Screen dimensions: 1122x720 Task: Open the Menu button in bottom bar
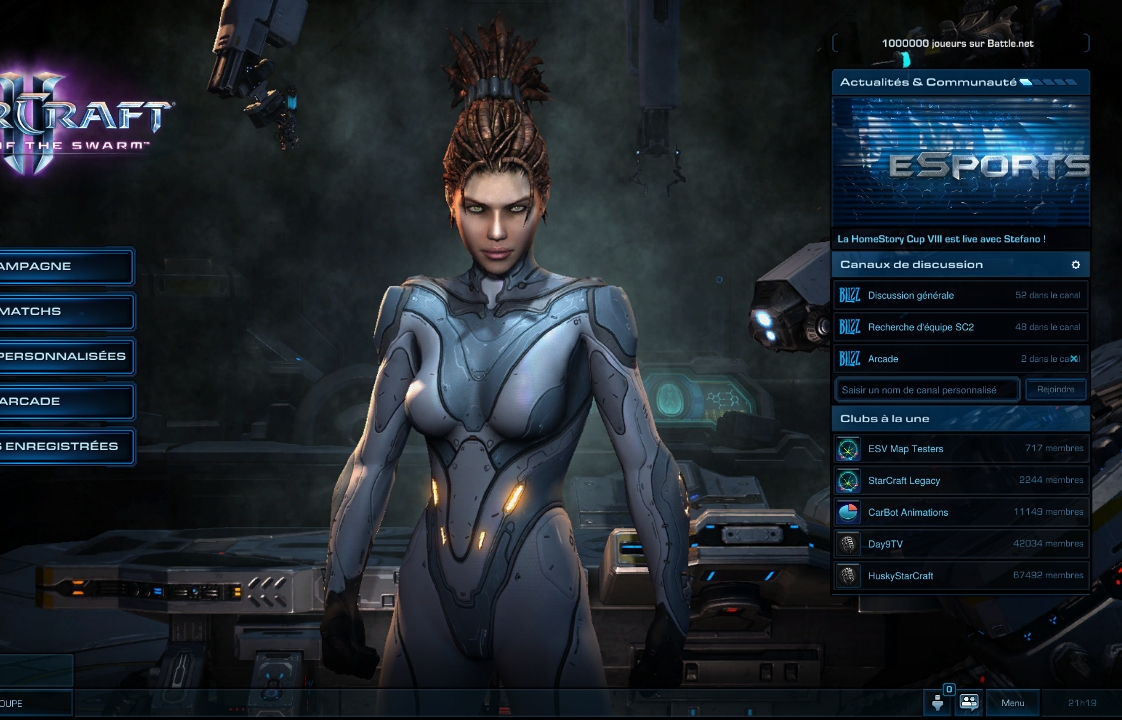(1012, 703)
